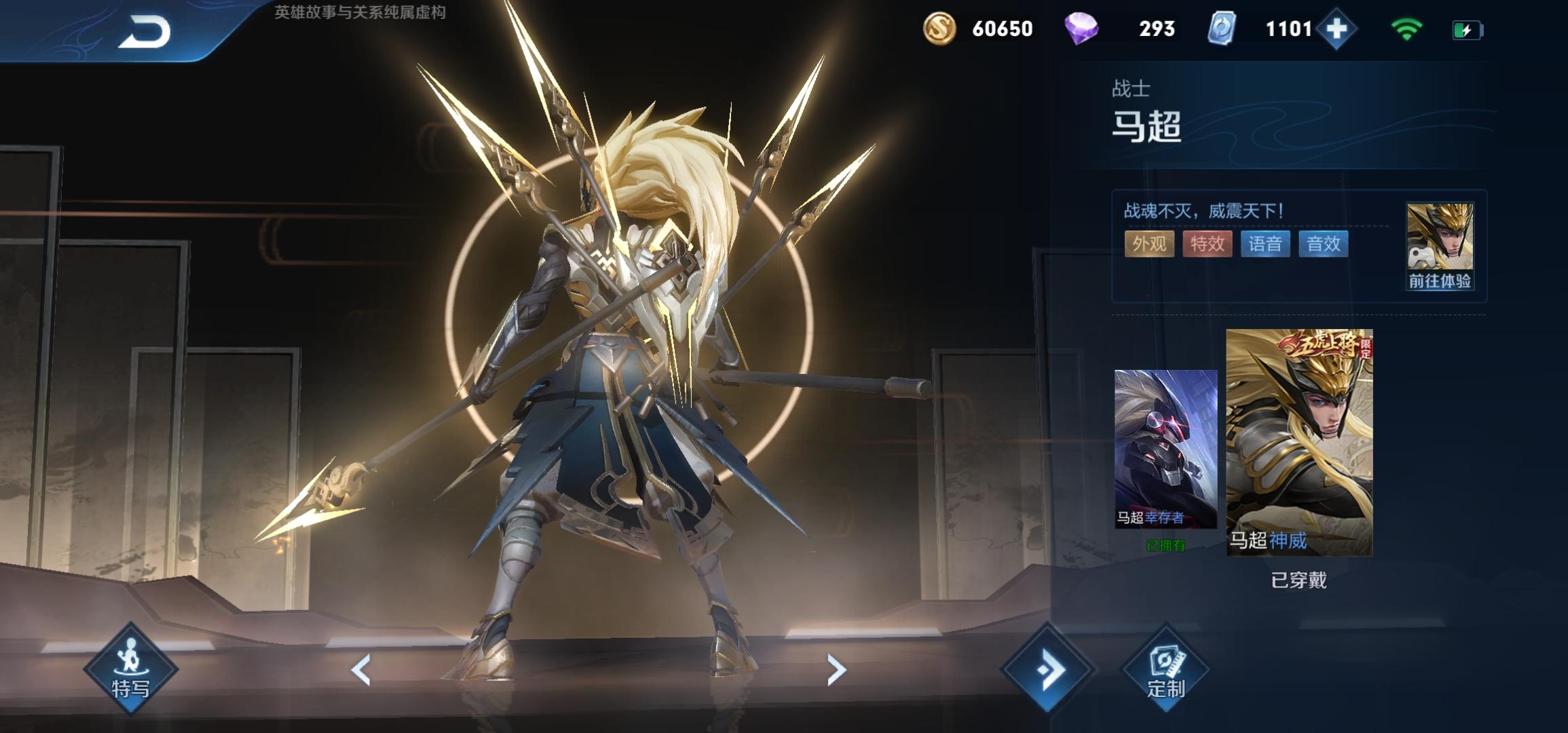Select the 马超 神威 skin card
Viewport: 1568px width, 733px height.
(x=1299, y=443)
